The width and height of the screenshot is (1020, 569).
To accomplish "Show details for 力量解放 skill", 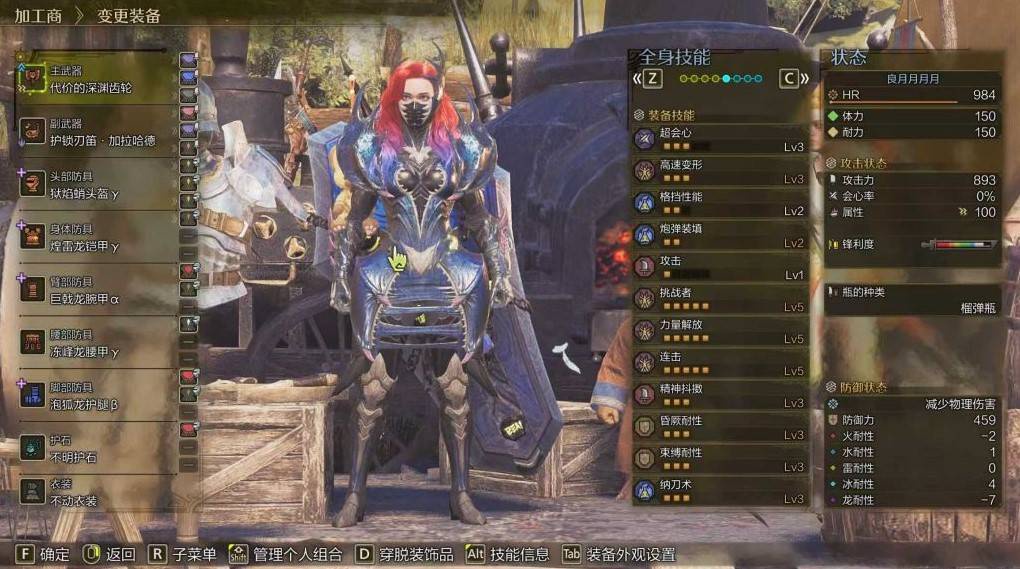I will [719, 331].
